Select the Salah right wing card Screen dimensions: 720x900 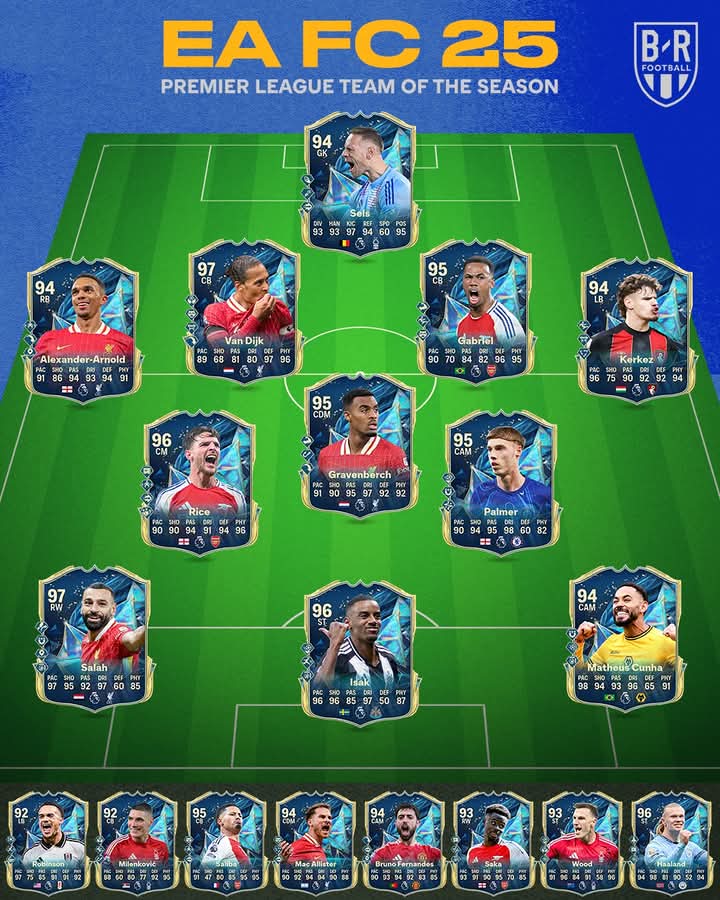(x=94, y=637)
